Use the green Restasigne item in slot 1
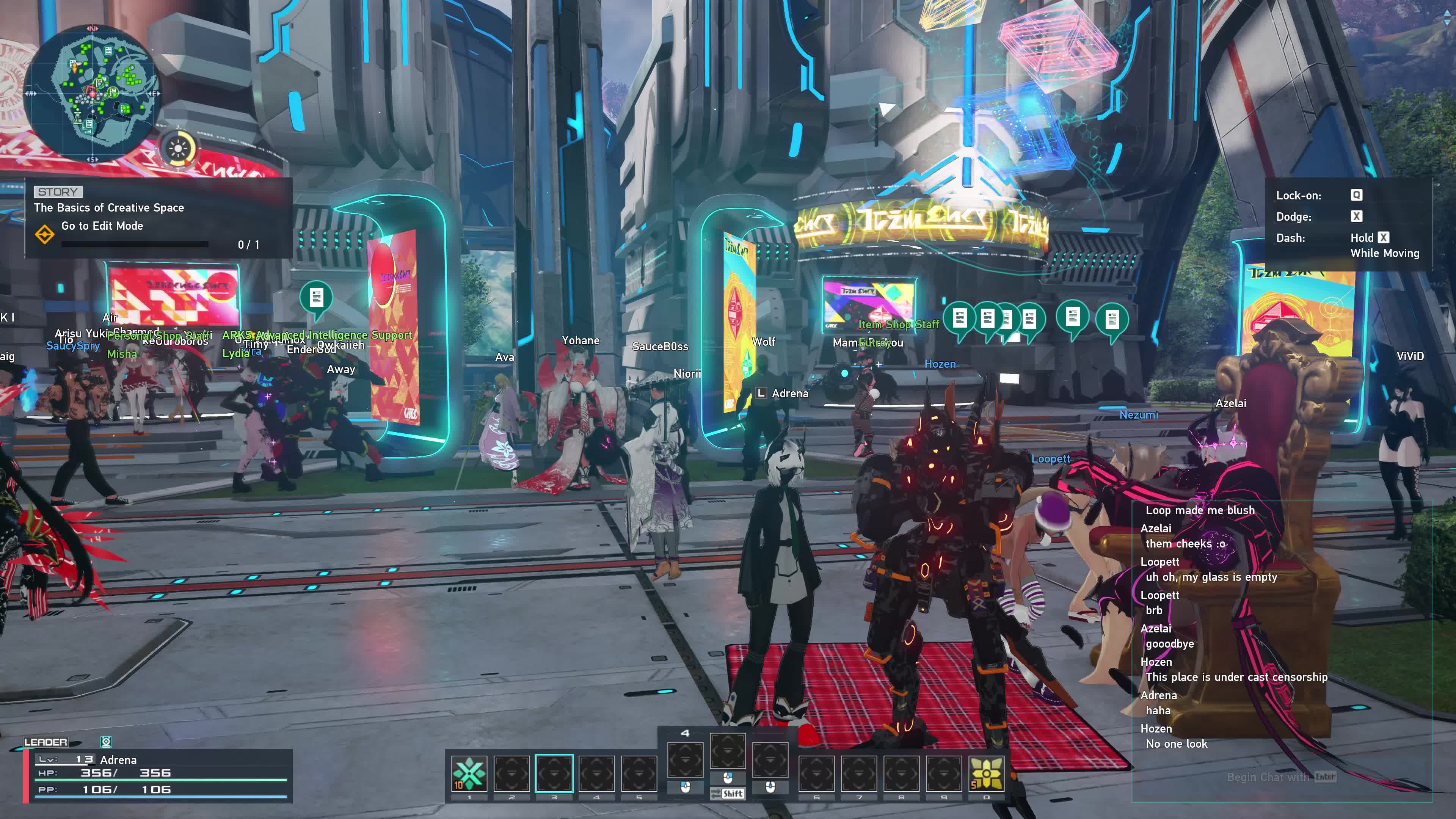1456x819 pixels. [469, 773]
